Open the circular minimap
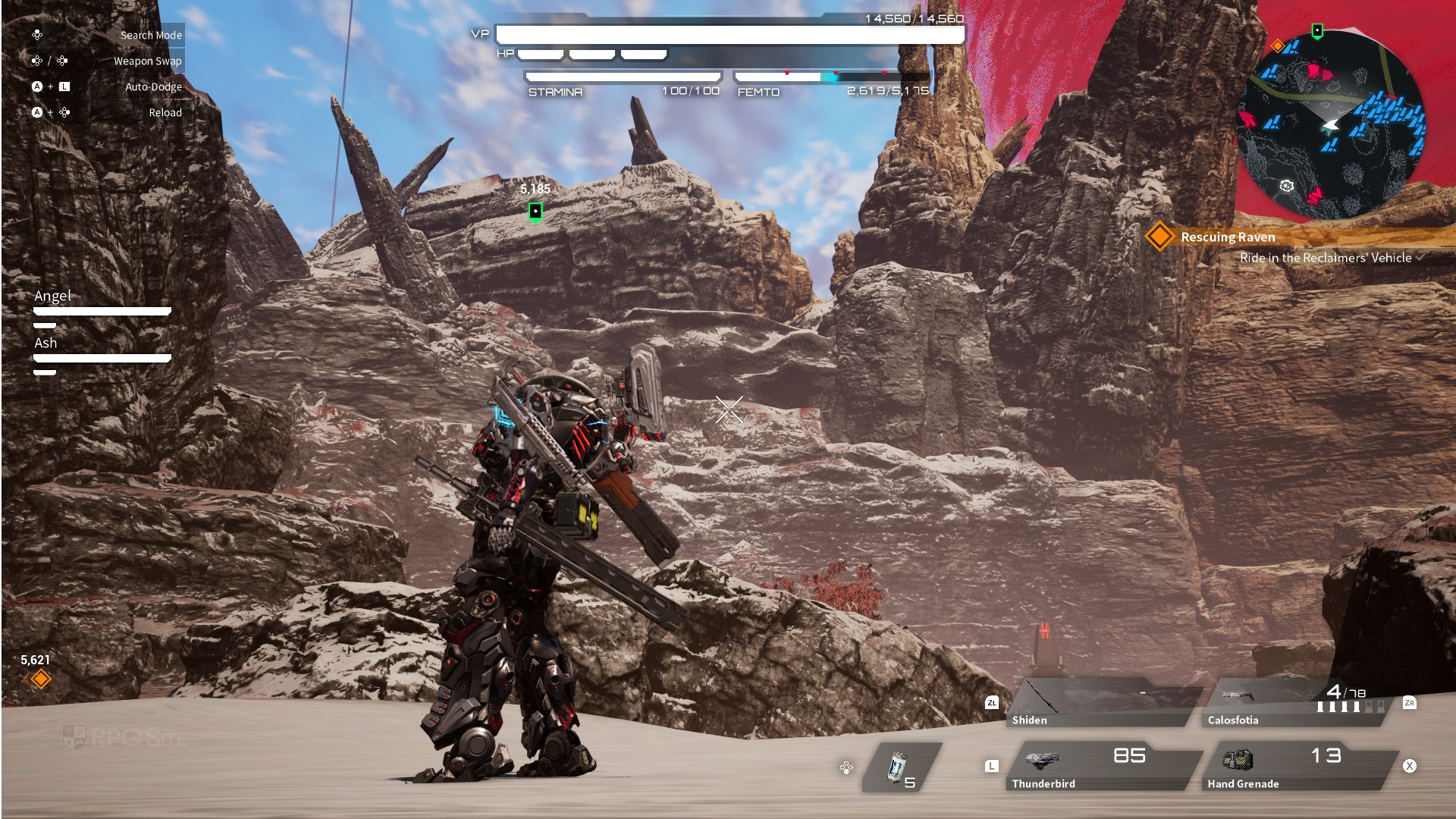The height and width of the screenshot is (819, 1456). pos(1331,125)
